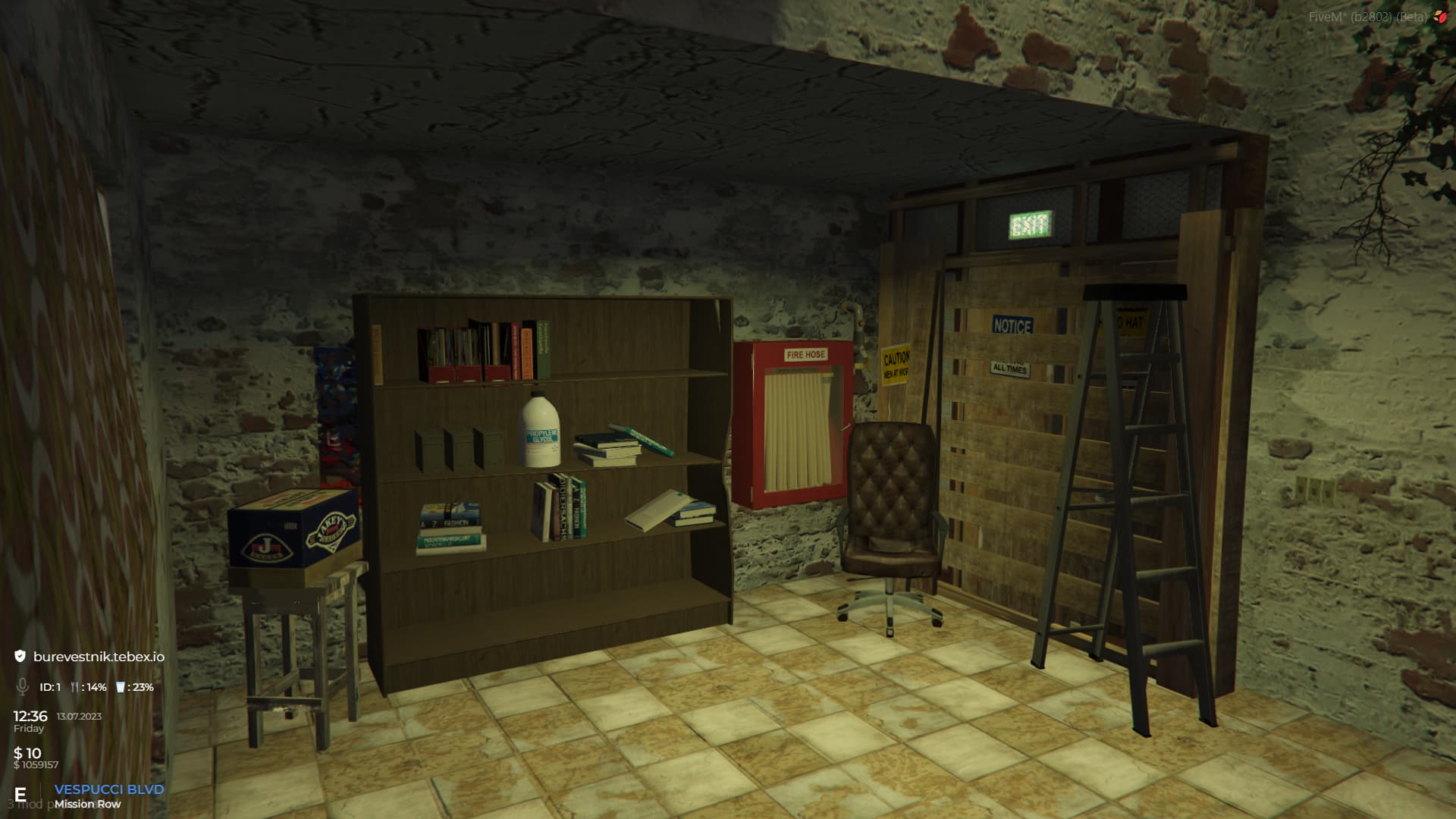Expand the Friday day label
The width and height of the screenshot is (1456, 819).
click(29, 729)
